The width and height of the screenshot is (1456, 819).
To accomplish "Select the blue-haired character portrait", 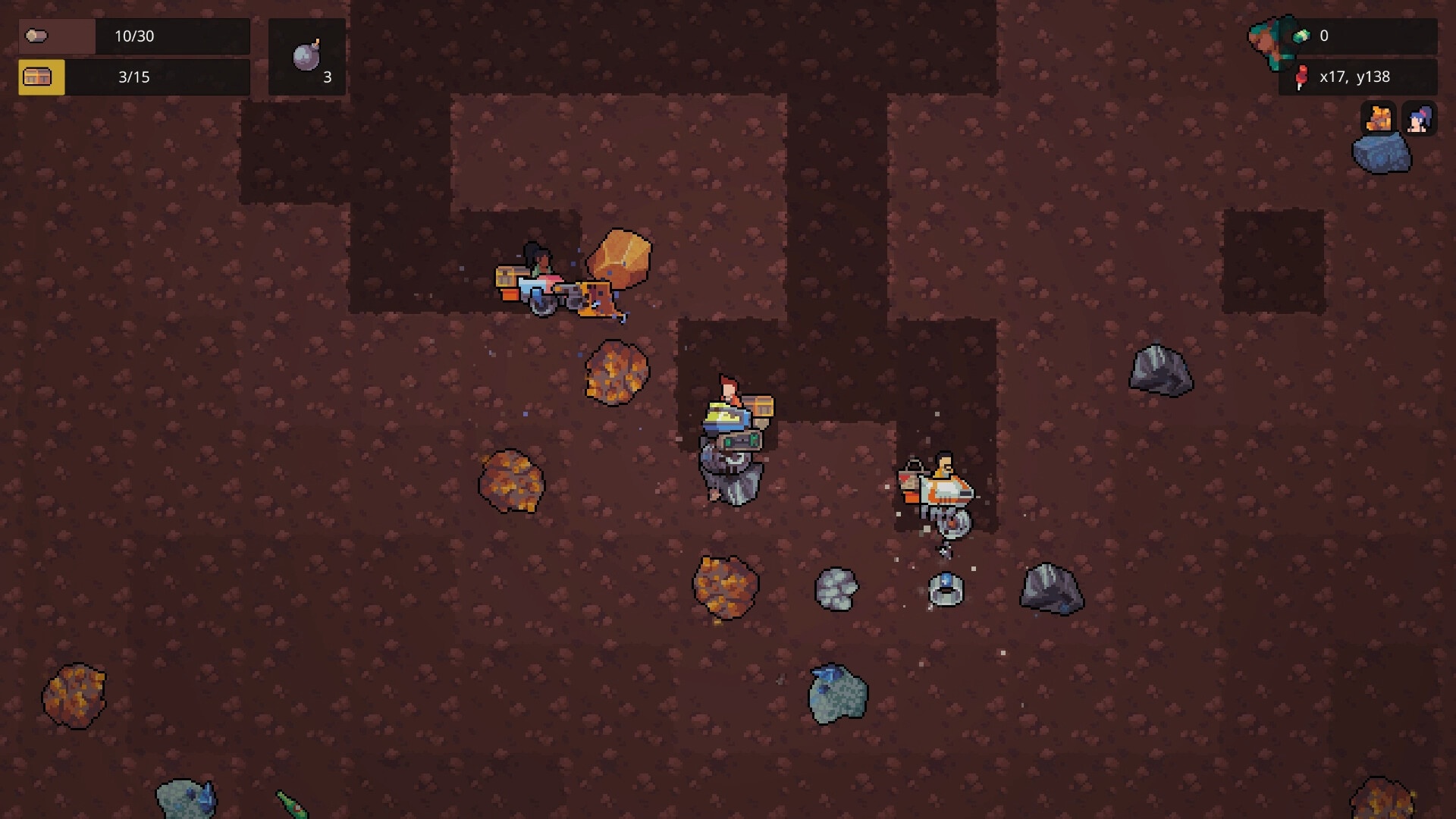I will [x=1419, y=119].
